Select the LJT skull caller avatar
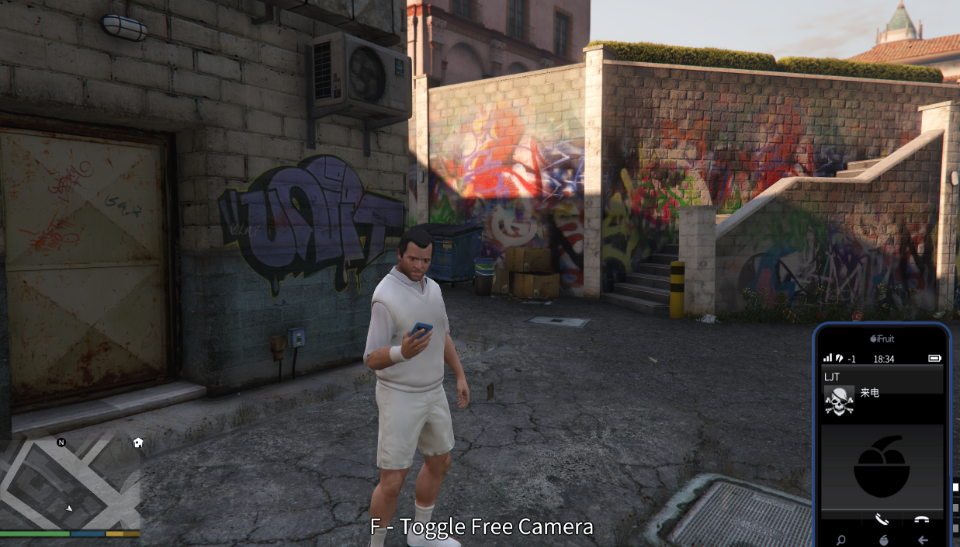960x547 pixels. click(x=839, y=401)
